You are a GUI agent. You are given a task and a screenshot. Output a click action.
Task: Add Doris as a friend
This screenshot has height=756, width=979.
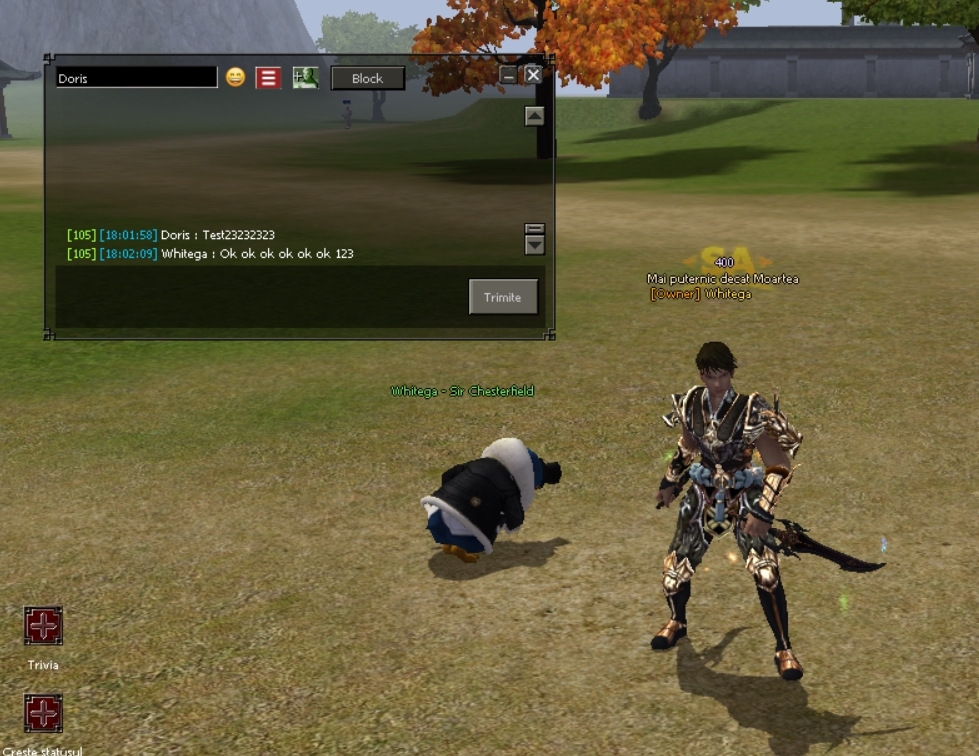305,78
